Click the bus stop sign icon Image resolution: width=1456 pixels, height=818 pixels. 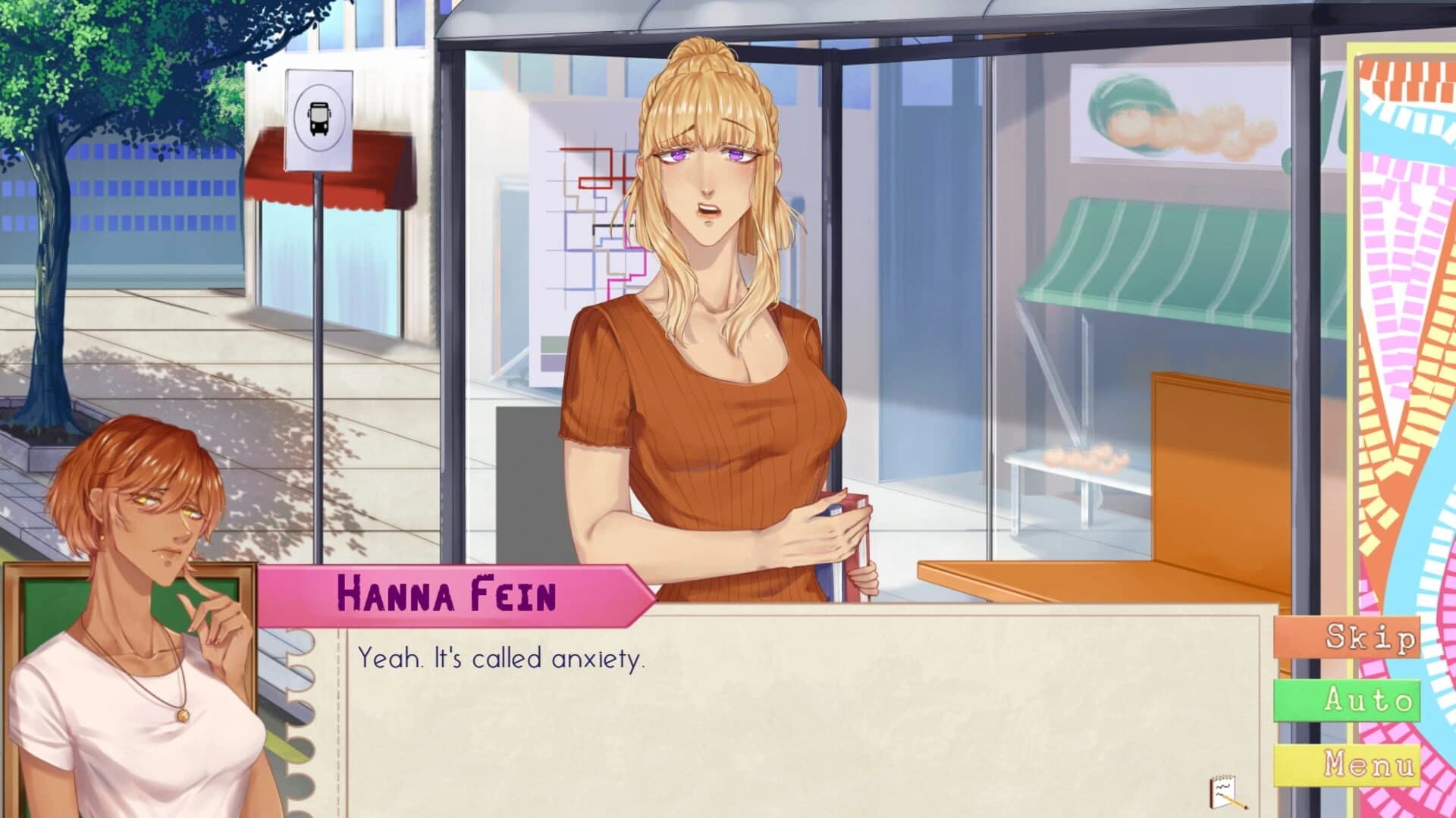coord(320,120)
